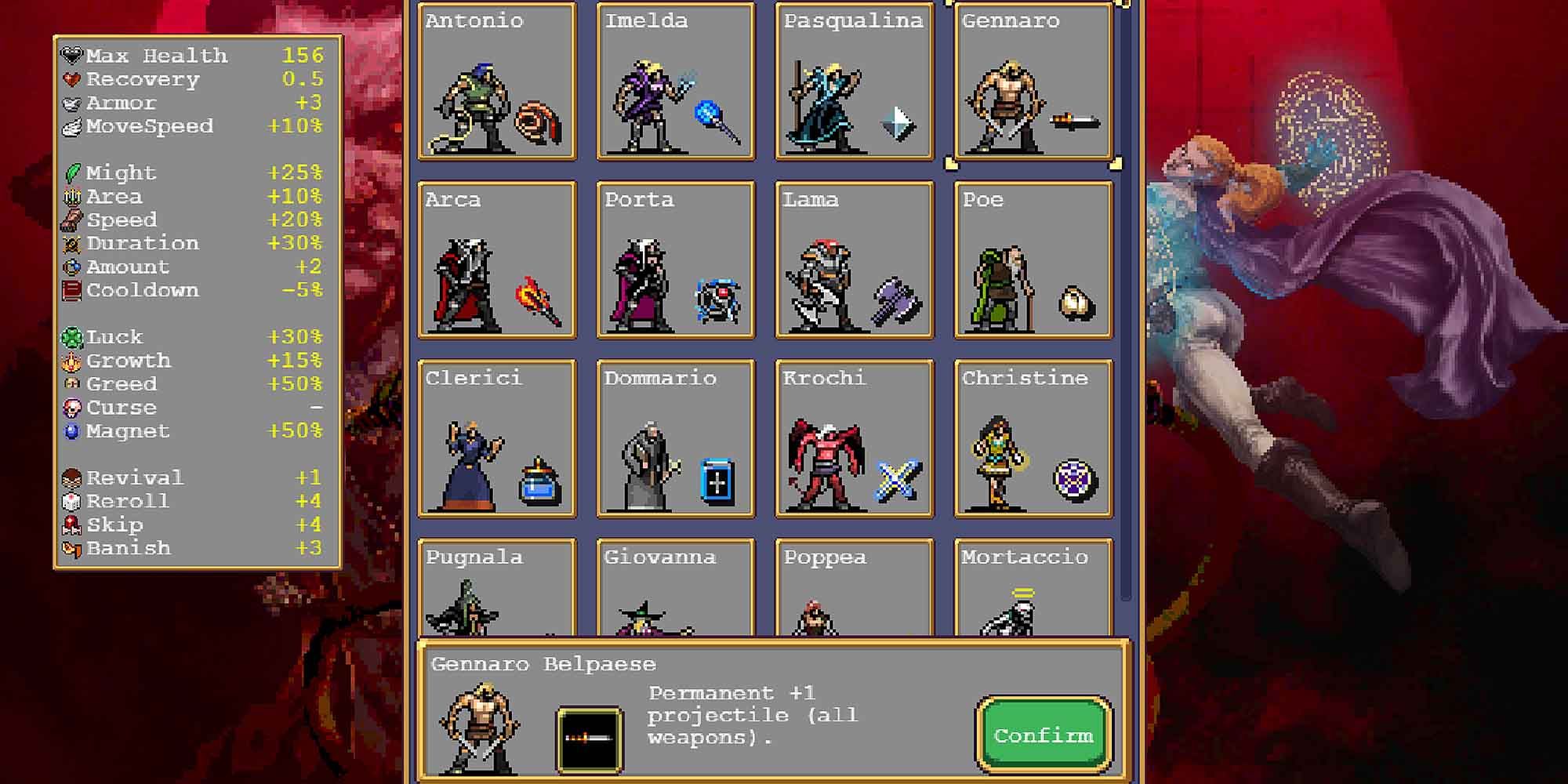The height and width of the screenshot is (784, 1568).
Task: Click Dommario's King Bible icon
Action: (718, 482)
